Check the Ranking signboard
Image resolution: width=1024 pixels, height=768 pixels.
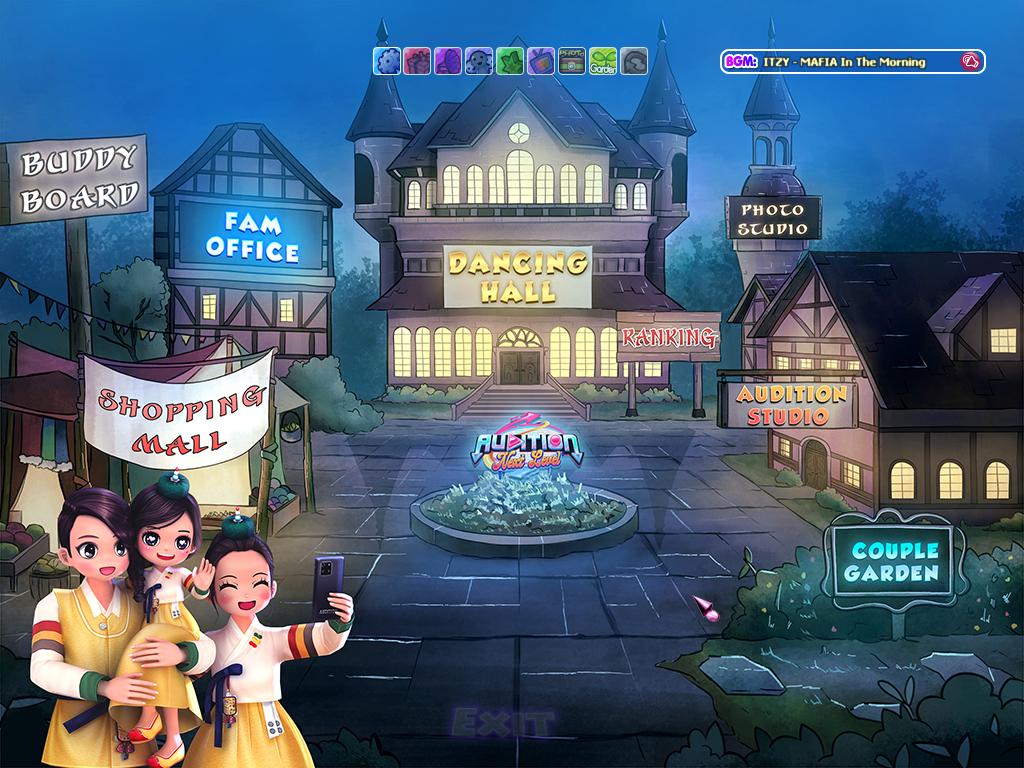click(x=669, y=338)
